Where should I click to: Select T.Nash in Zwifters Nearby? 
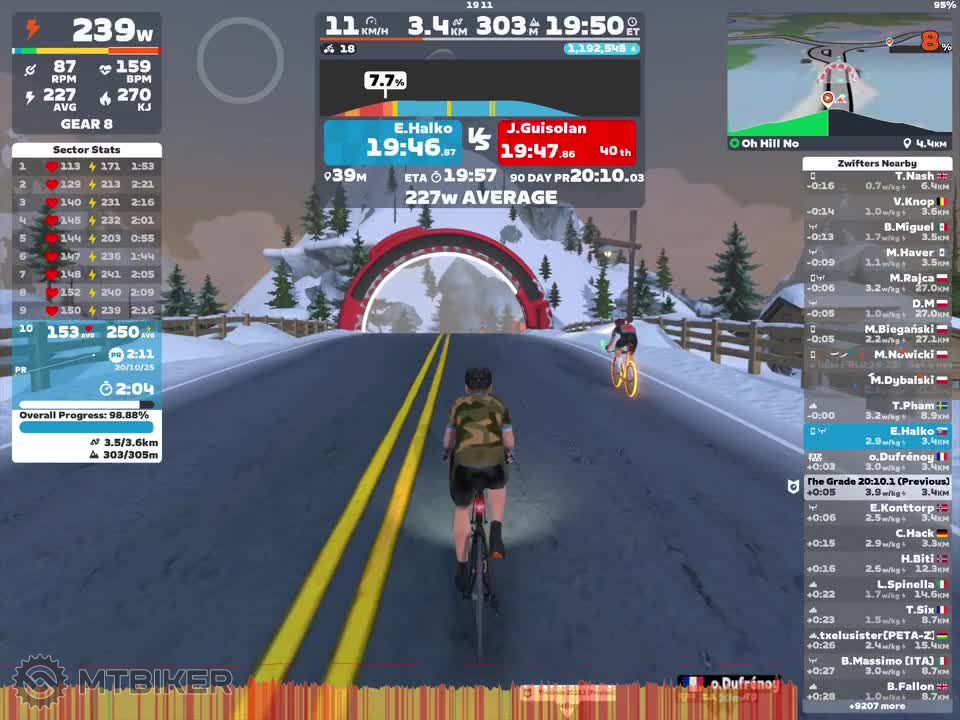click(877, 181)
